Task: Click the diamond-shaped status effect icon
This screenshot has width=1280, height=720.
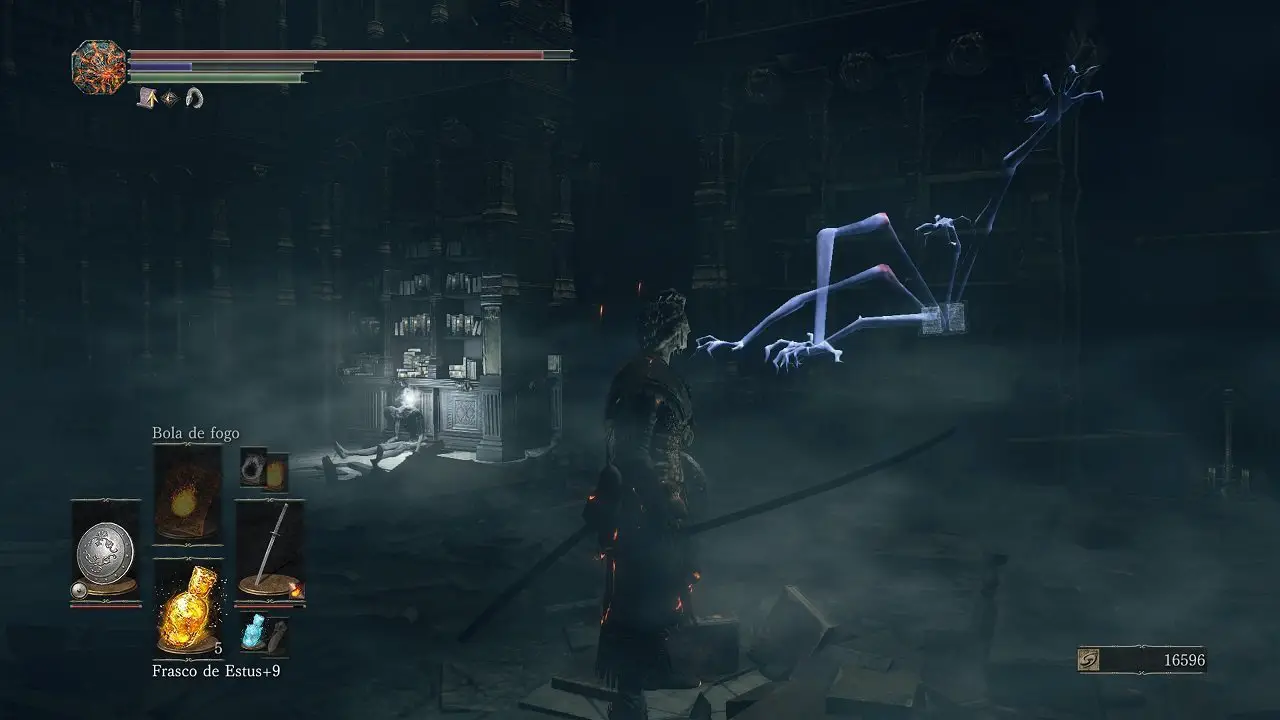Action: click(170, 98)
